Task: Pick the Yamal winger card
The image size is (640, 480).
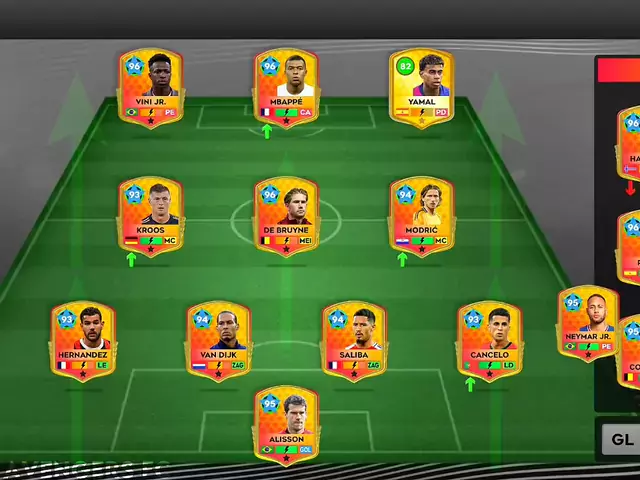Action: (421, 87)
